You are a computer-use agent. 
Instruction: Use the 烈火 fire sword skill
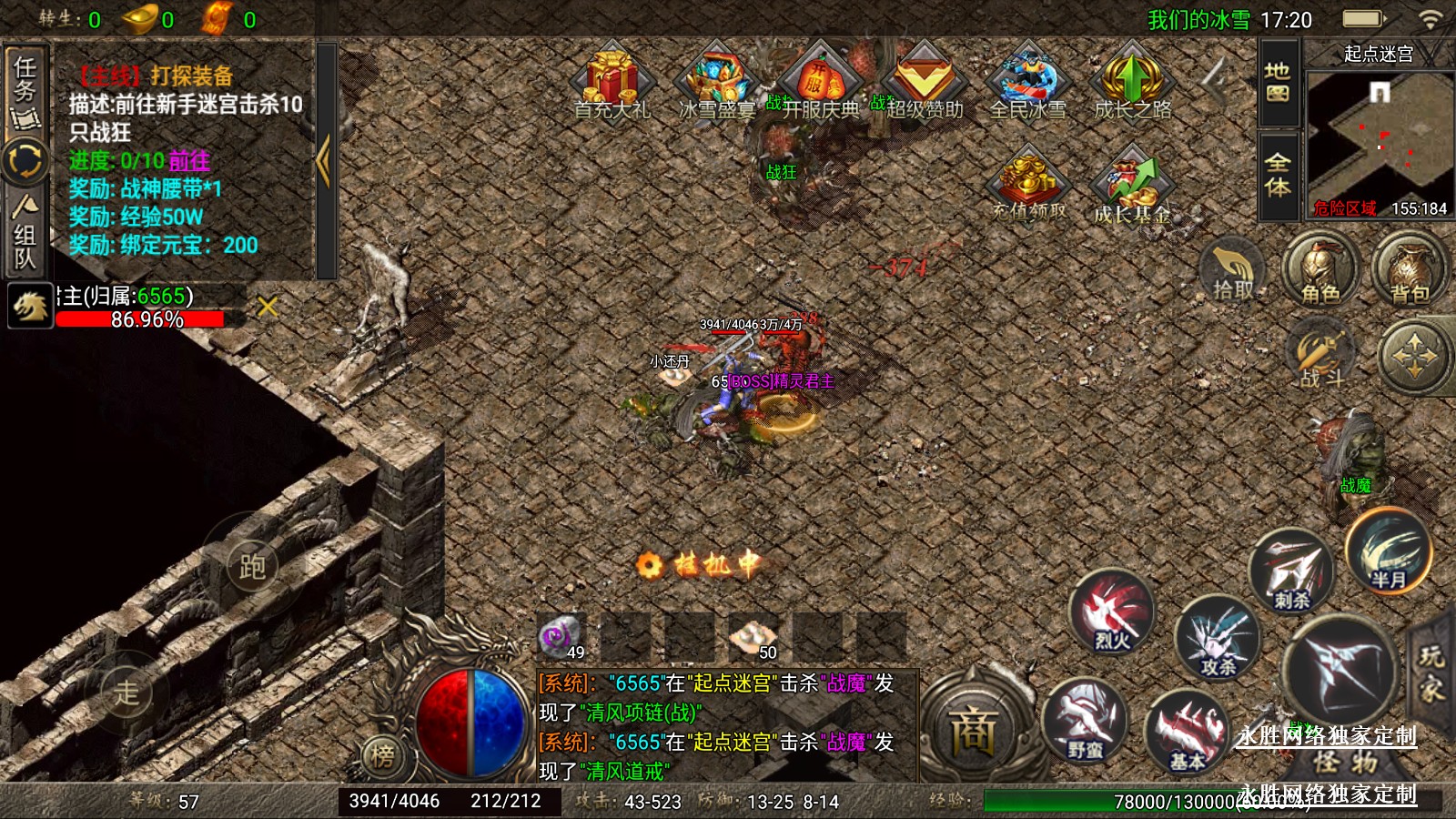point(1112,613)
